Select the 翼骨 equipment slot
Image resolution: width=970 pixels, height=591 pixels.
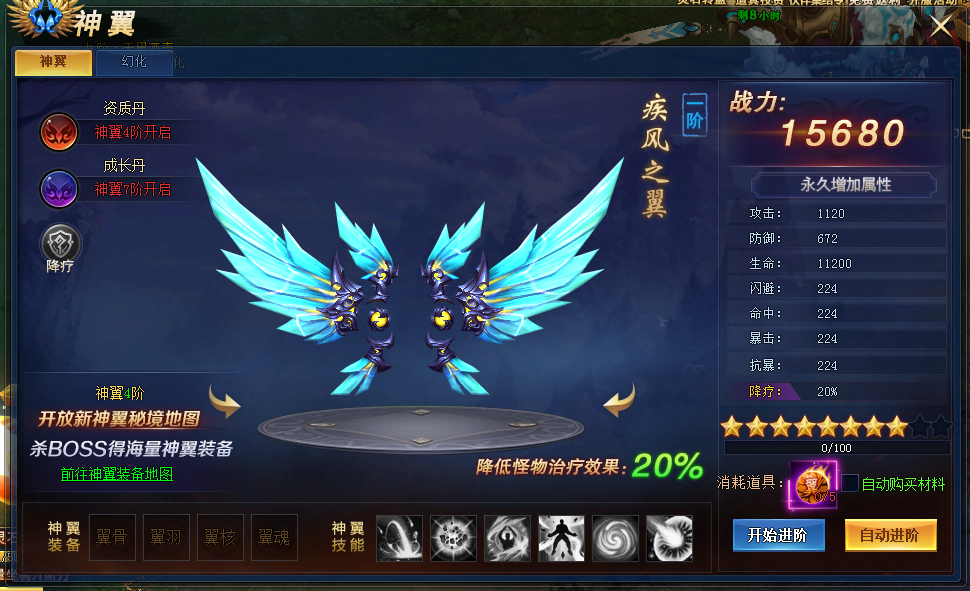pyautogui.click(x=112, y=537)
